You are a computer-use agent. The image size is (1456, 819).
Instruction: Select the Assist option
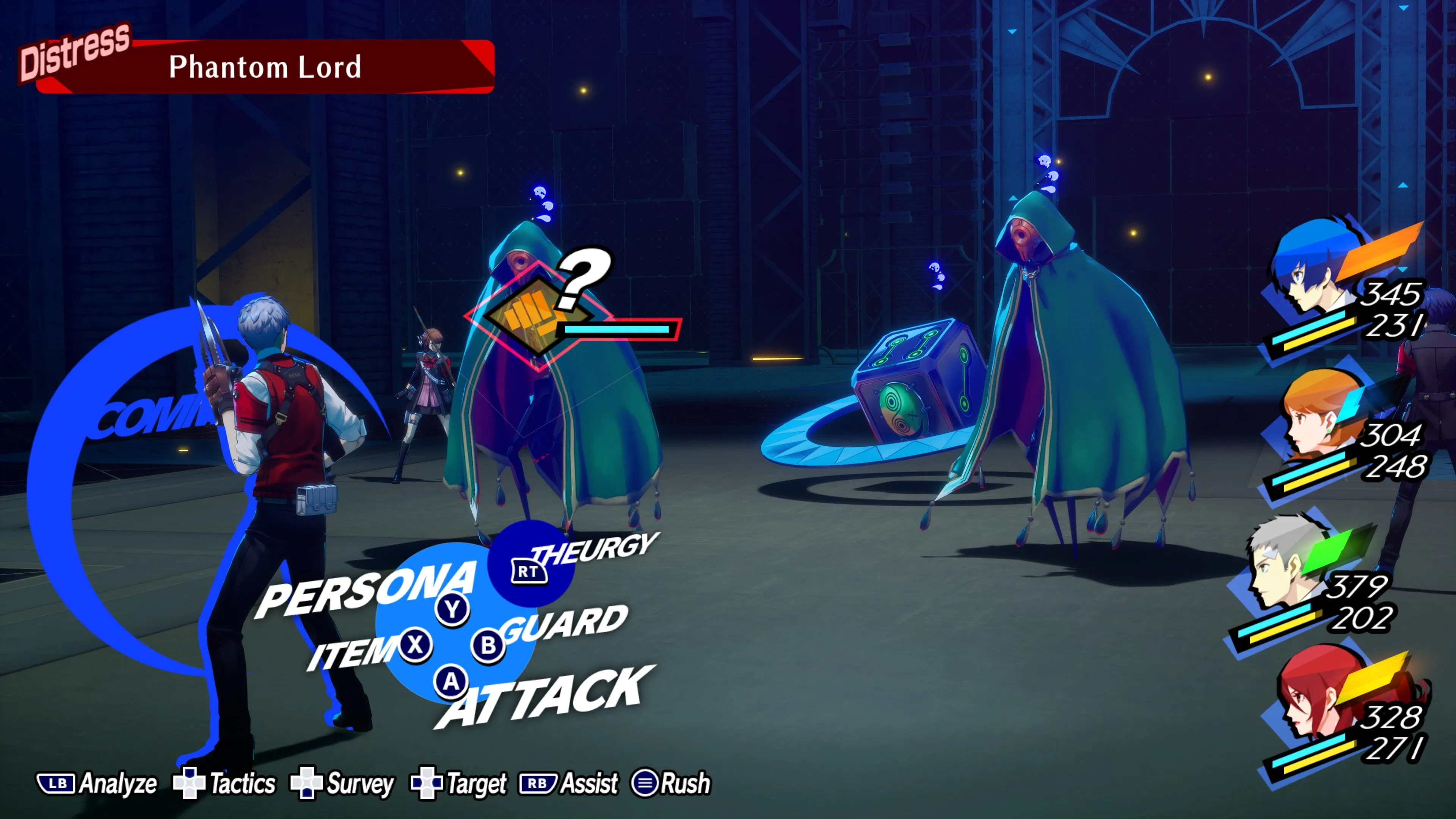[x=570, y=783]
